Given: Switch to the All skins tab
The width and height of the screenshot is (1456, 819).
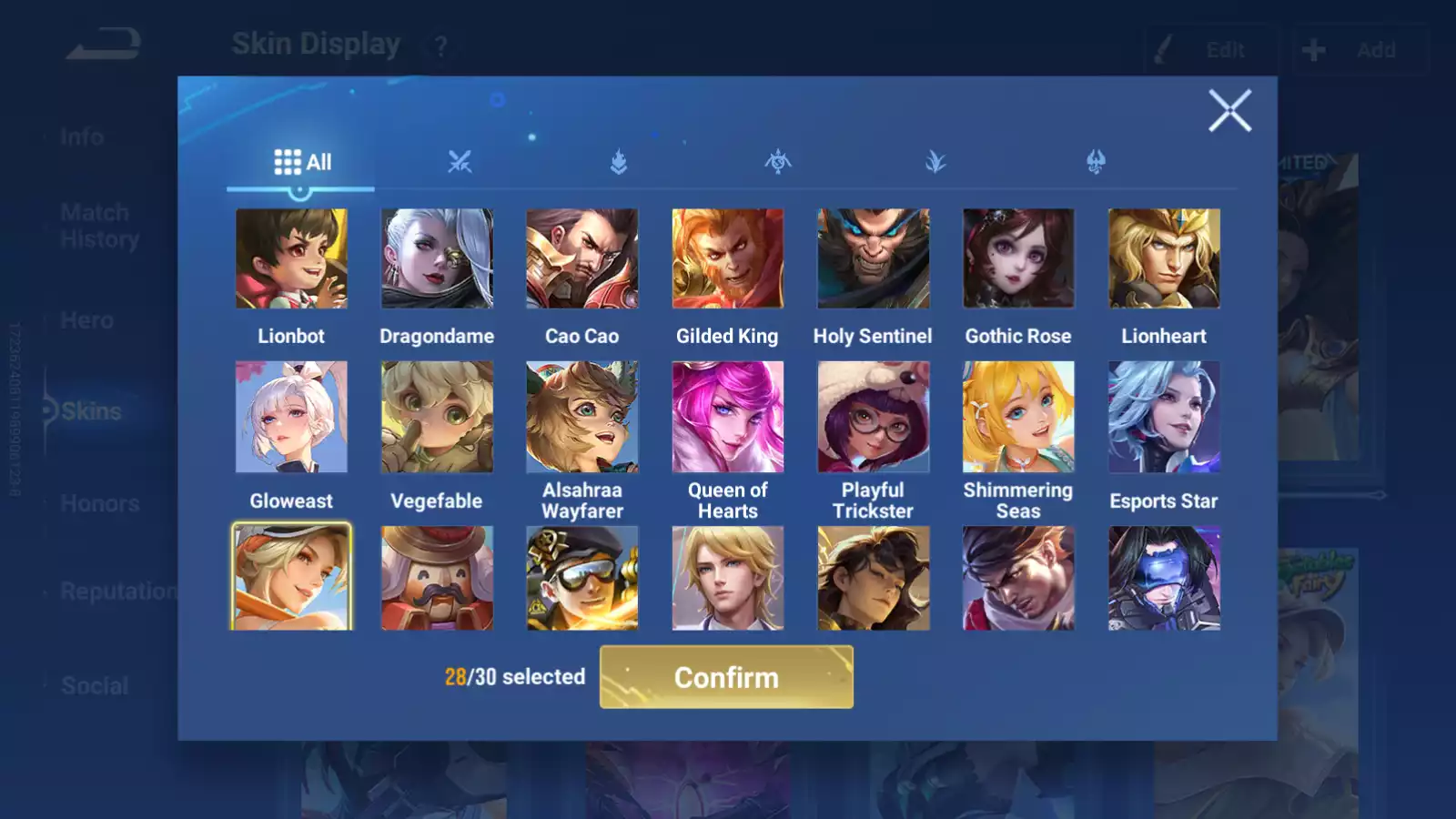Looking at the screenshot, I should point(302,162).
